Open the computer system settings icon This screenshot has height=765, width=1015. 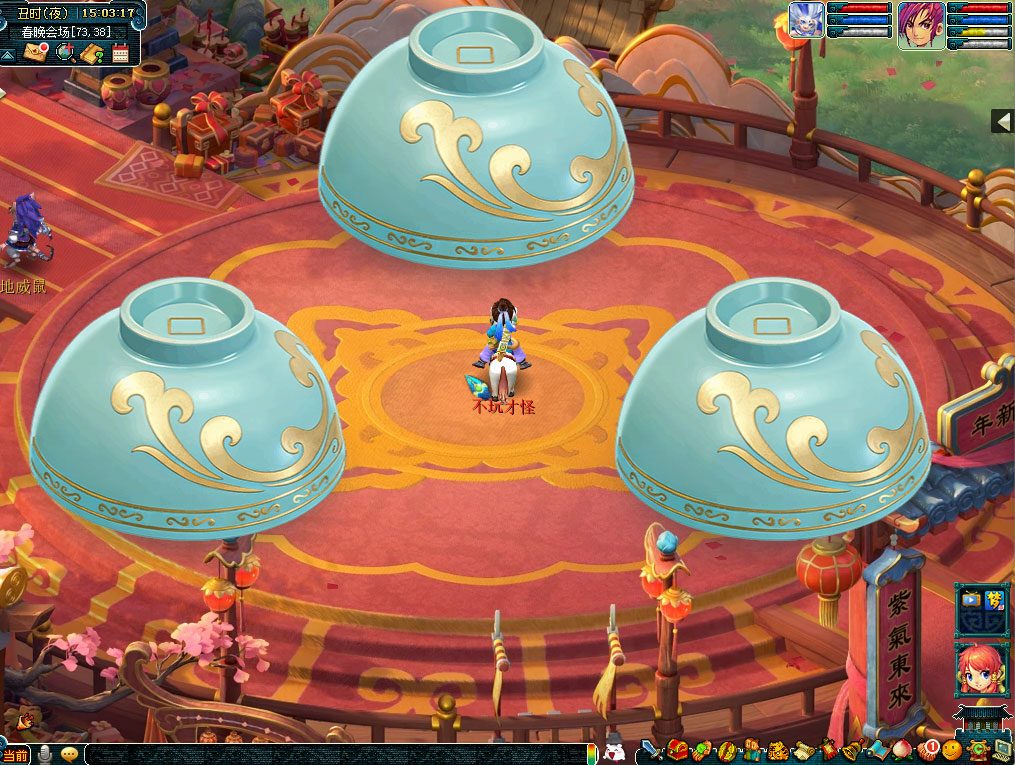click(1001, 749)
